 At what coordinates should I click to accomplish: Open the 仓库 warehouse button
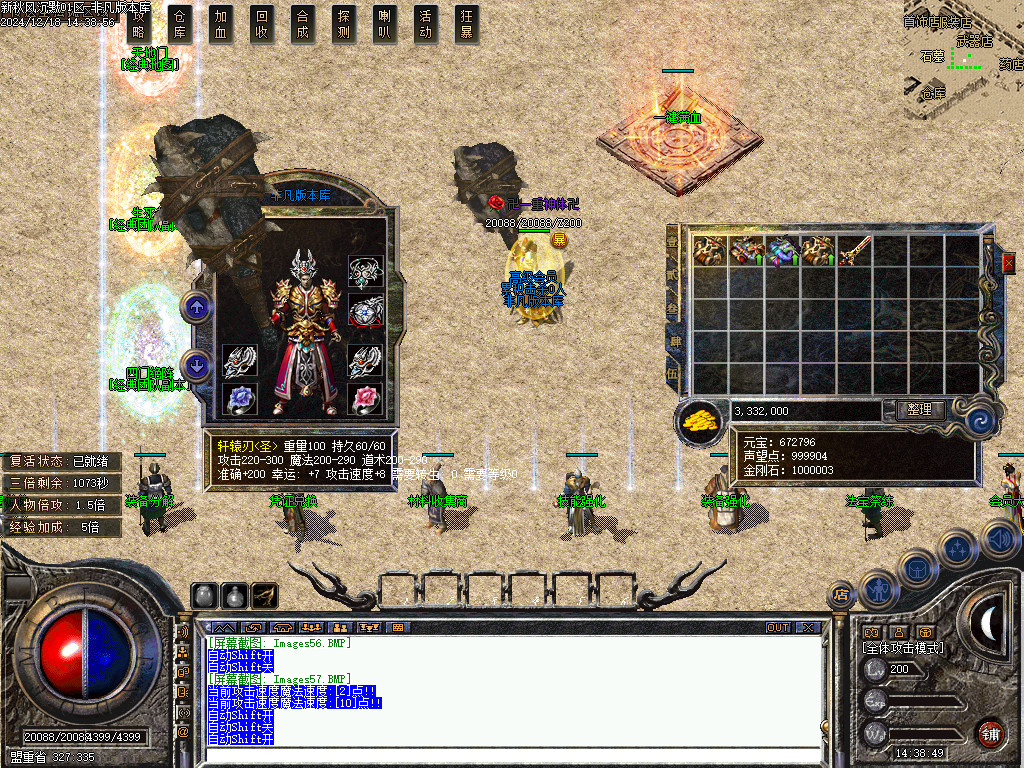point(180,24)
